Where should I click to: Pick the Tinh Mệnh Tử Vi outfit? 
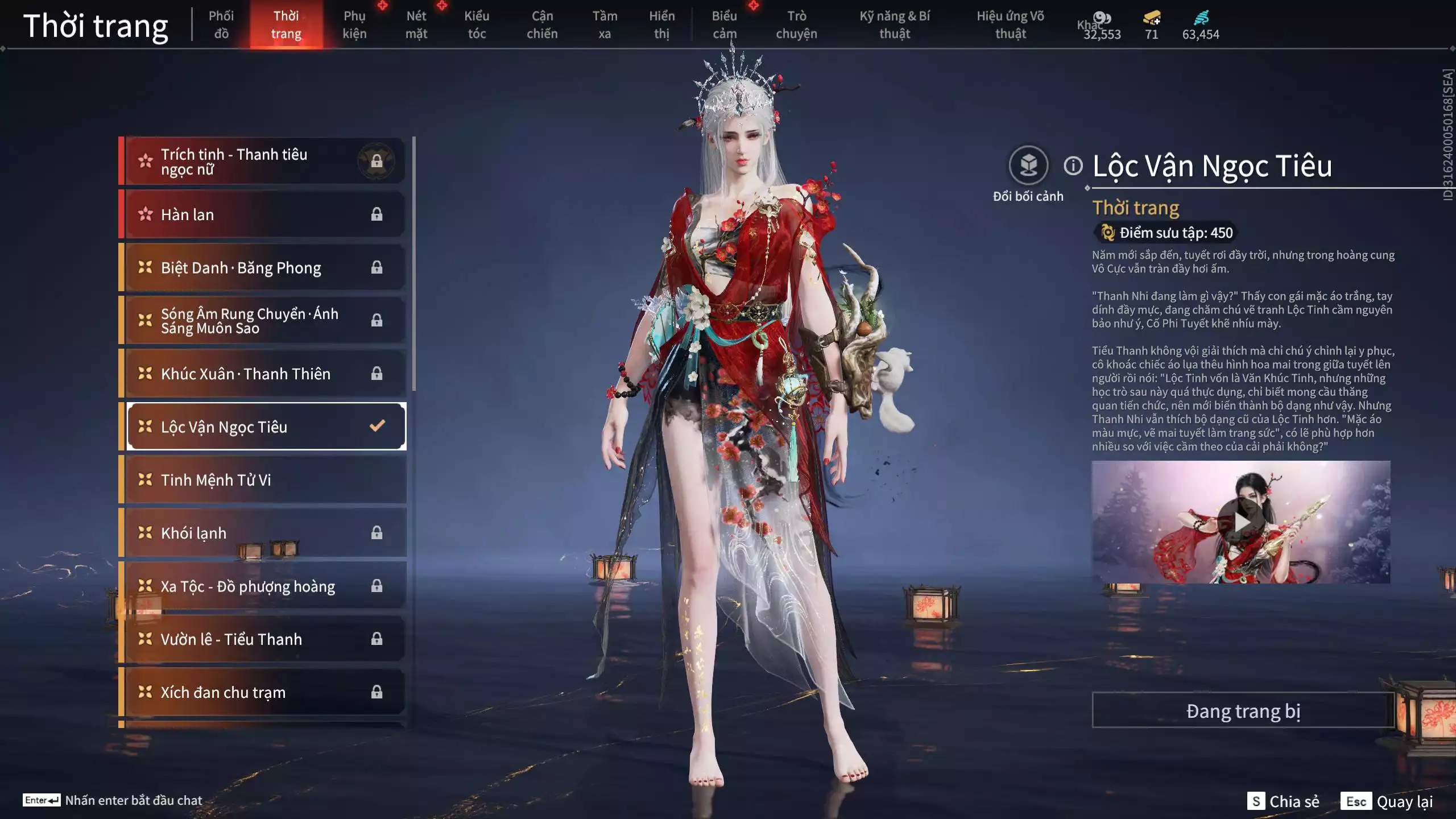(265, 480)
